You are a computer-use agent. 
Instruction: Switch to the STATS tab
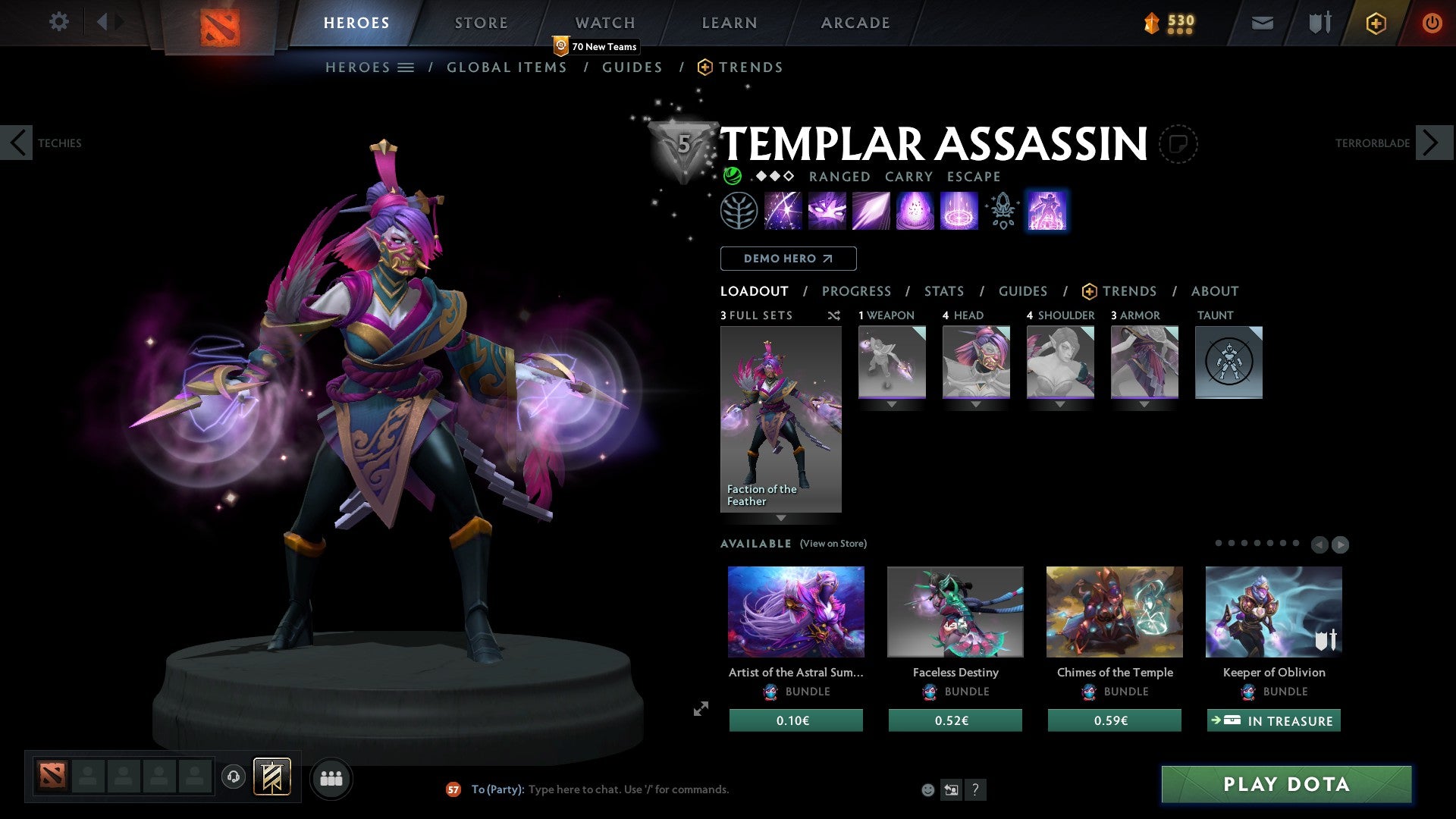(x=943, y=291)
